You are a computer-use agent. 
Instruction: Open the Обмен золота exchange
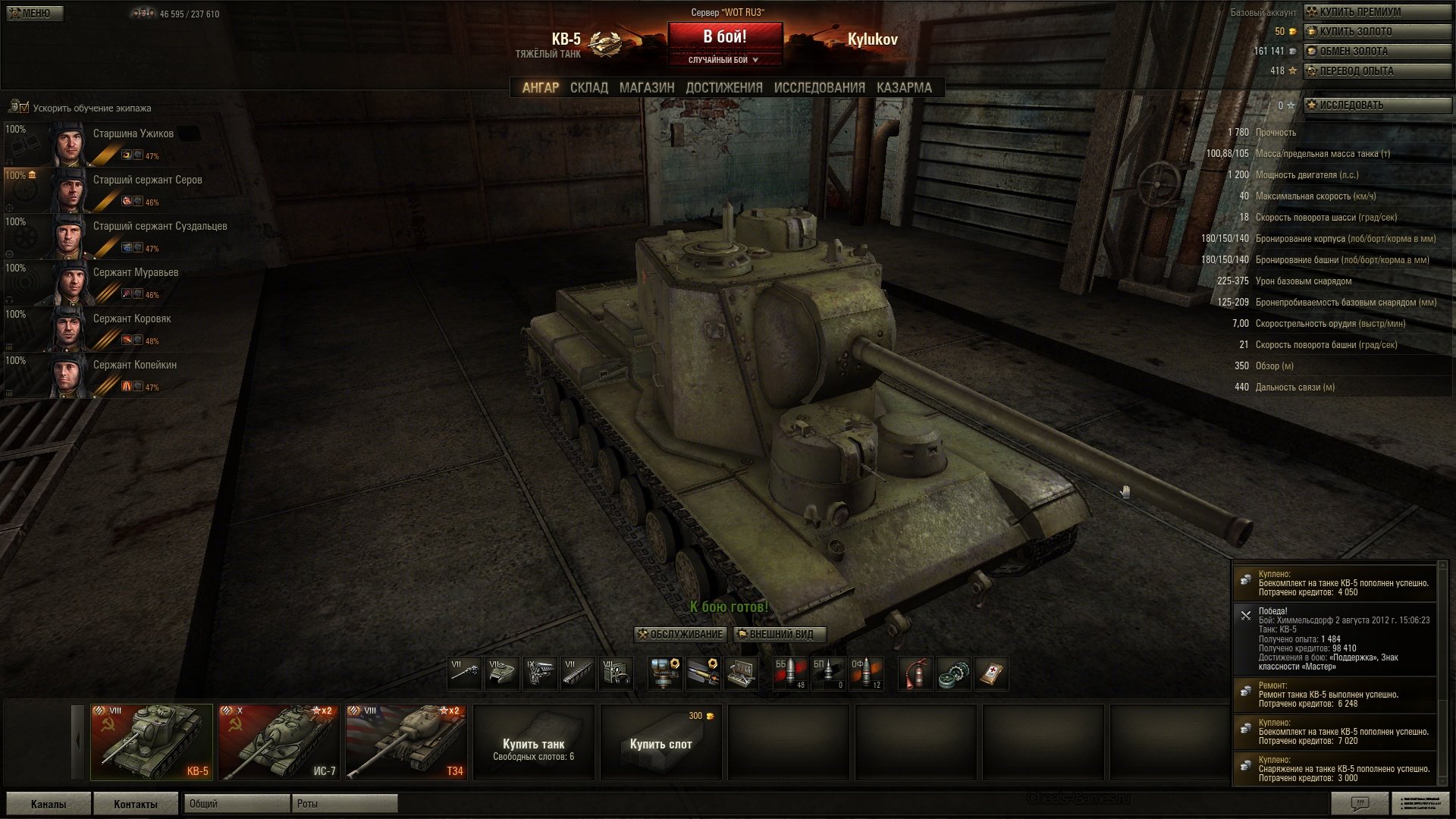click(1376, 52)
